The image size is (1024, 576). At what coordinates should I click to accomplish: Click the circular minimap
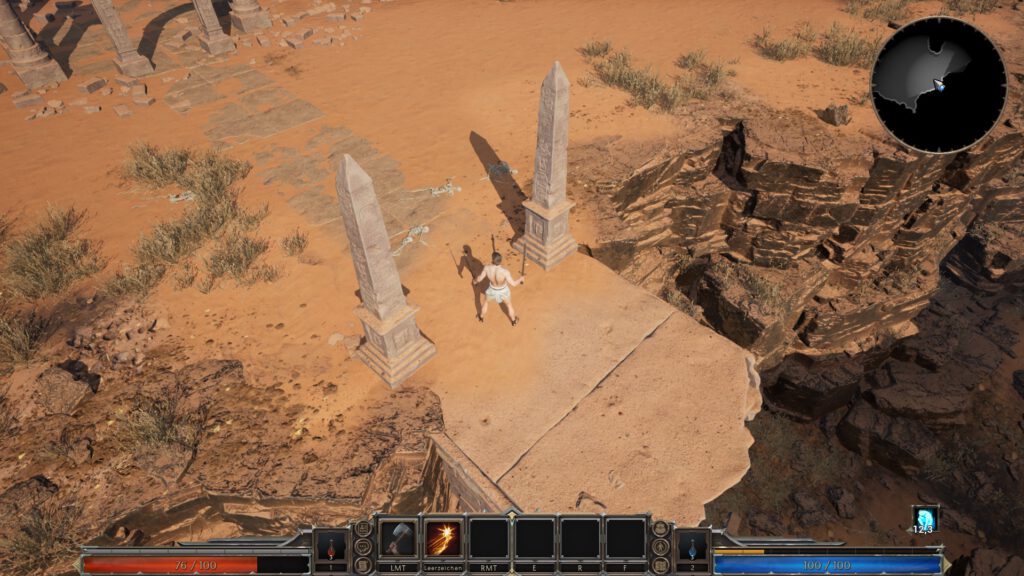point(938,85)
